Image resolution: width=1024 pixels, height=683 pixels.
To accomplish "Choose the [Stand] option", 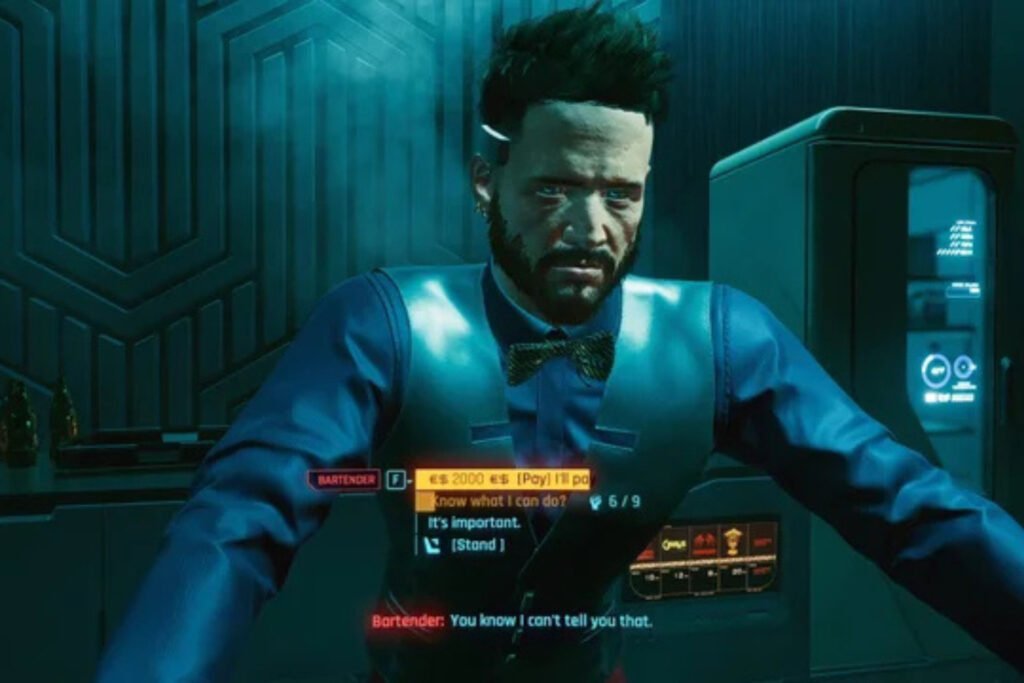I will 477,545.
